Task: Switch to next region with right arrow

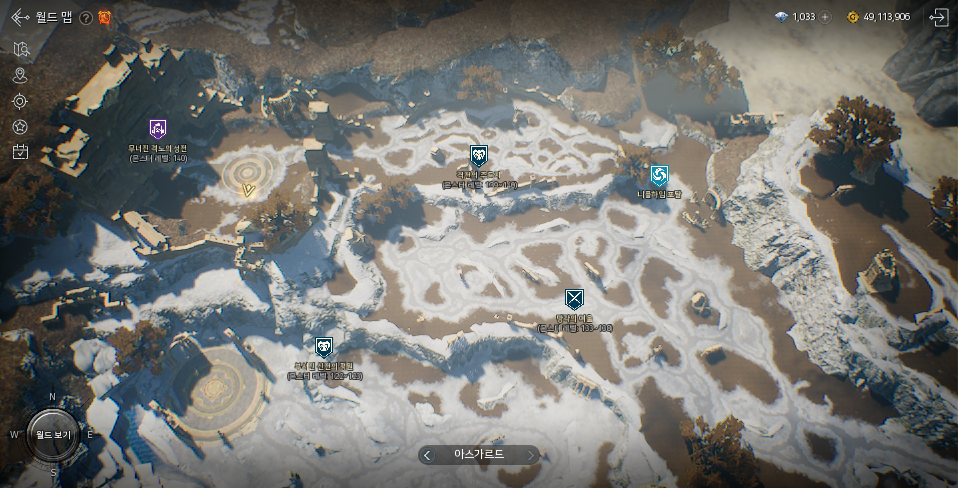Action: (530, 455)
